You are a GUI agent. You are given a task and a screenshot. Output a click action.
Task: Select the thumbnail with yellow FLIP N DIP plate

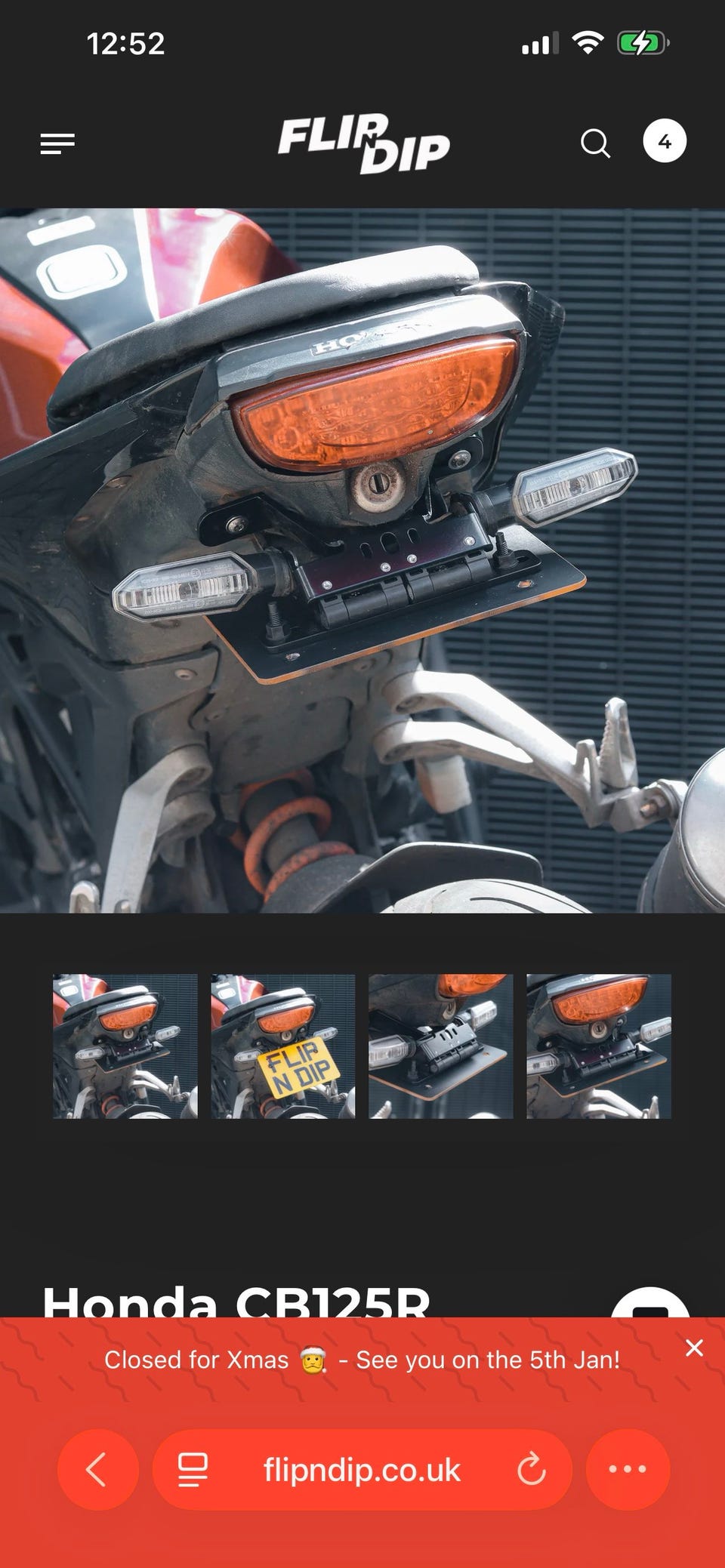[x=282, y=1046]
